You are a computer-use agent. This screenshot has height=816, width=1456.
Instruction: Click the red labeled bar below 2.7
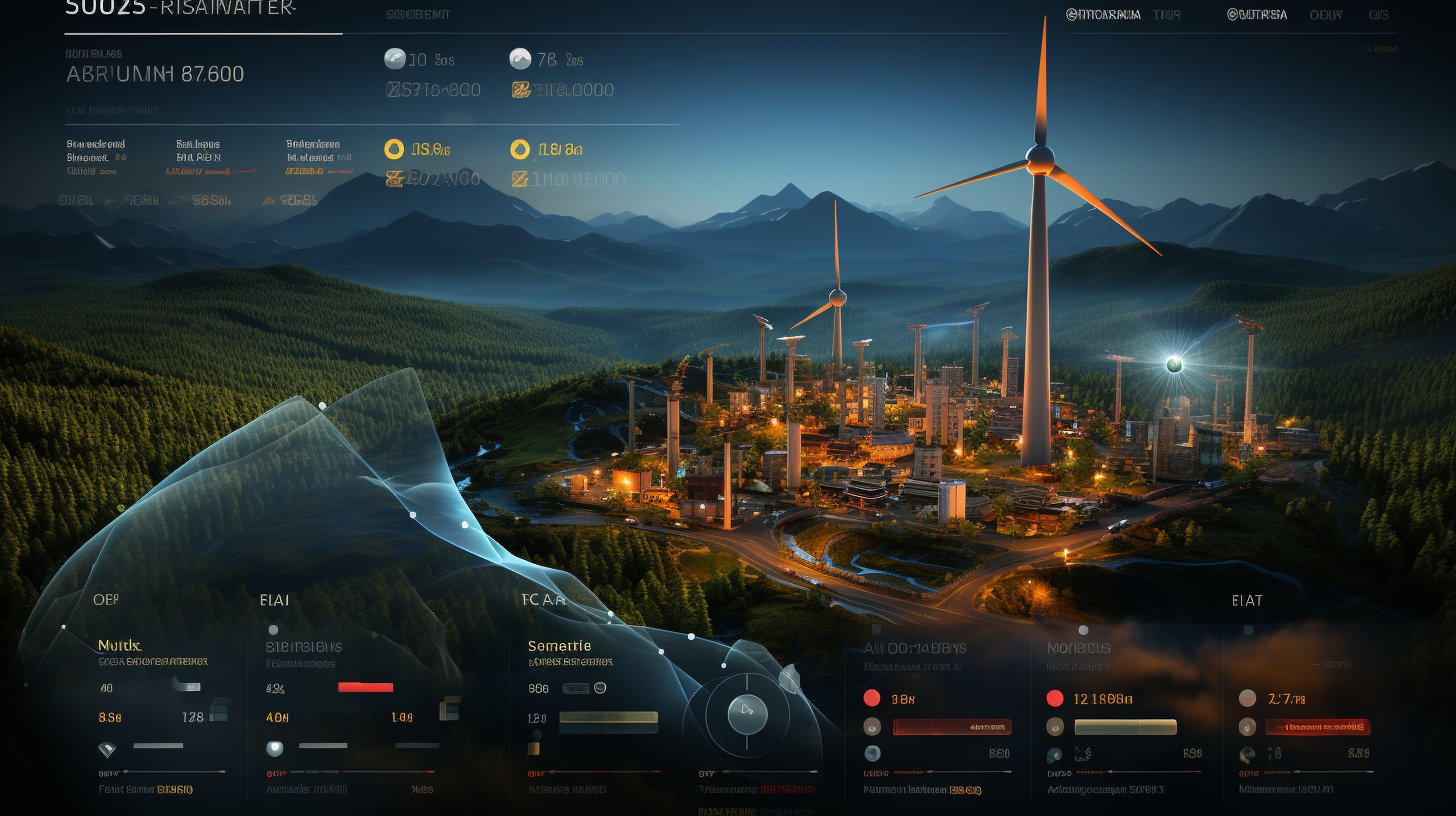point(1318,727)
